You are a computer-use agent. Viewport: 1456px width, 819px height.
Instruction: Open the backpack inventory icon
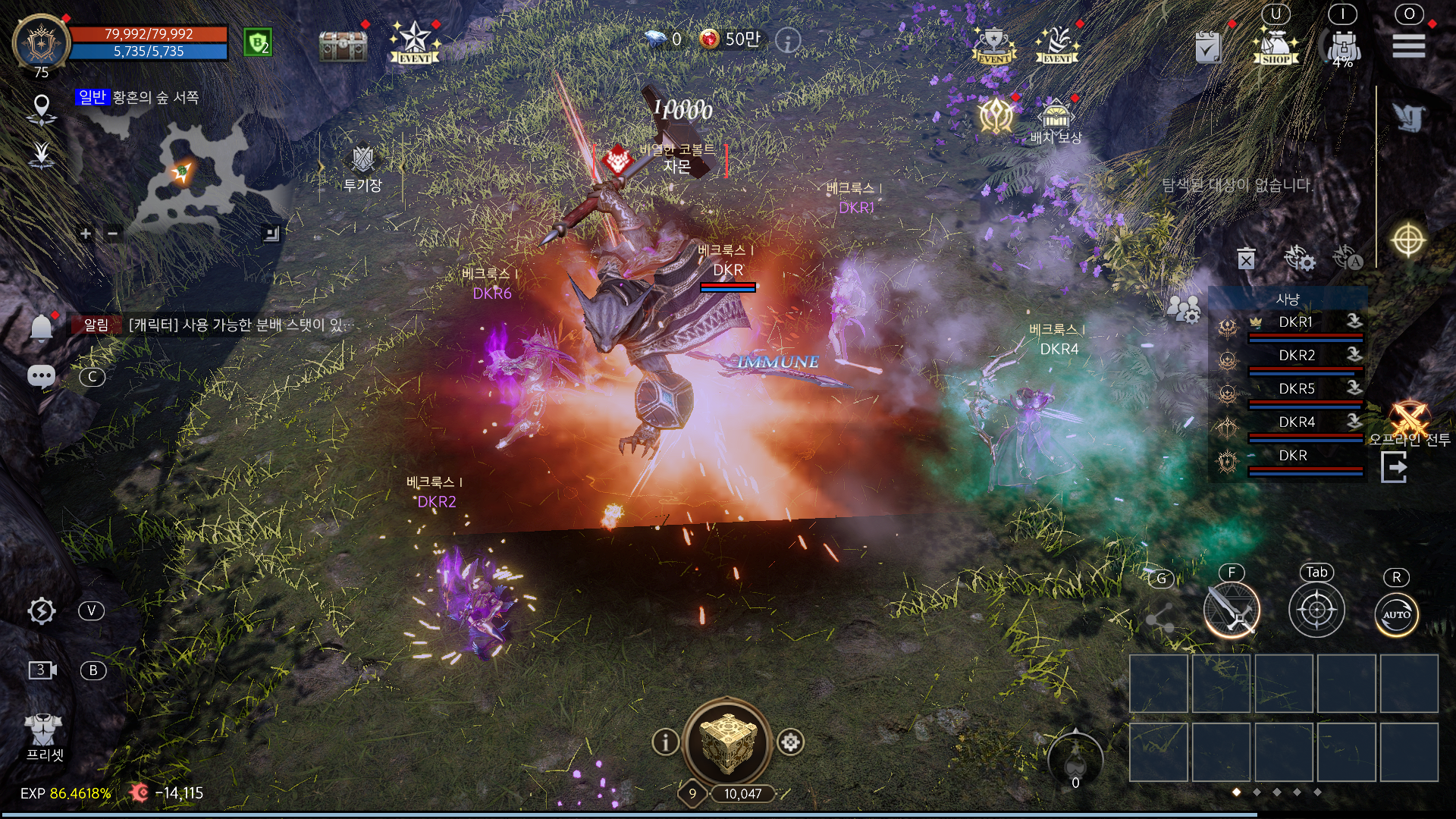(1343, 45)
